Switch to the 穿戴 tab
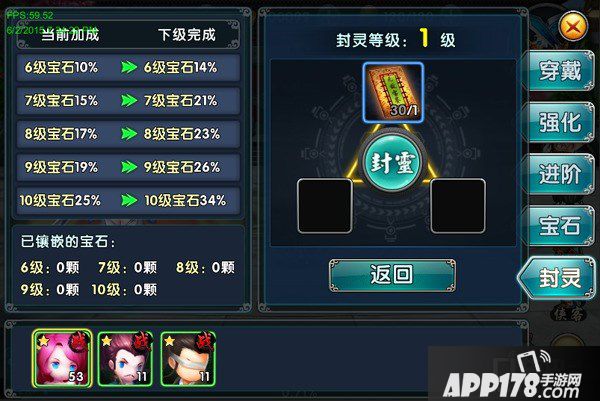The height and width of the screenshot is (401, 600). tap(560, 72)
